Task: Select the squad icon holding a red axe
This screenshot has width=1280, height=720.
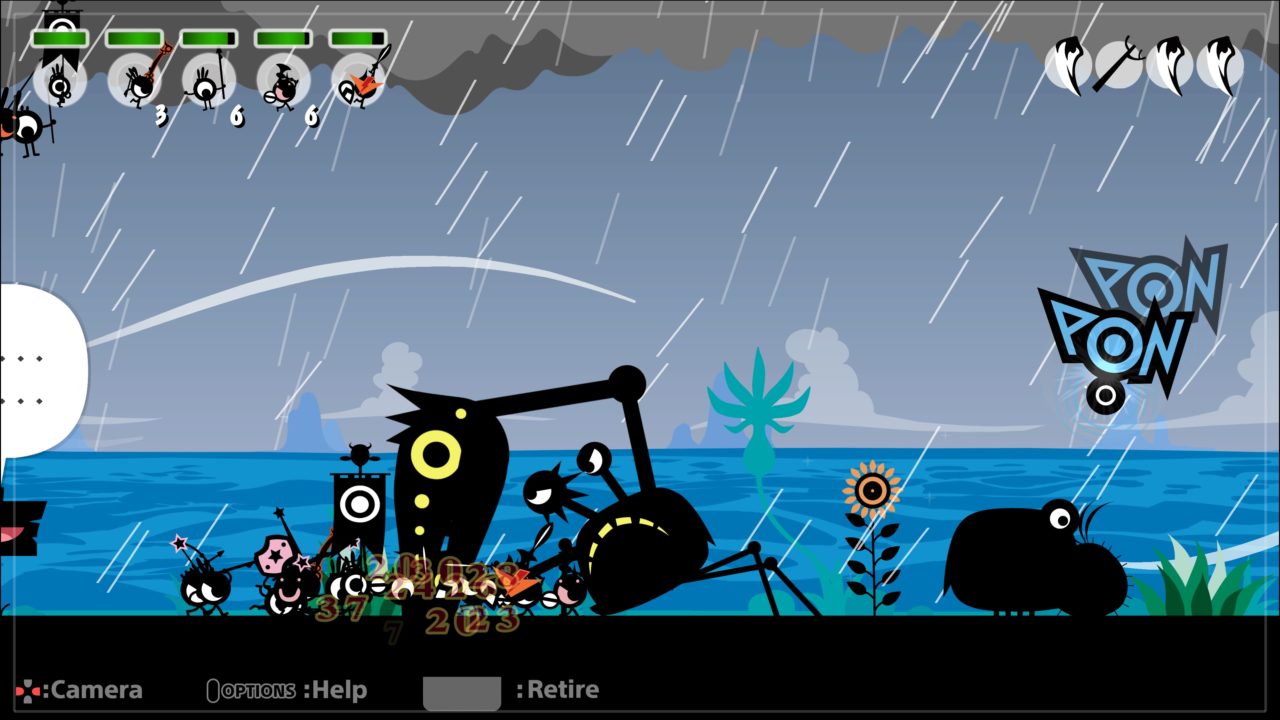Action: 135,82
